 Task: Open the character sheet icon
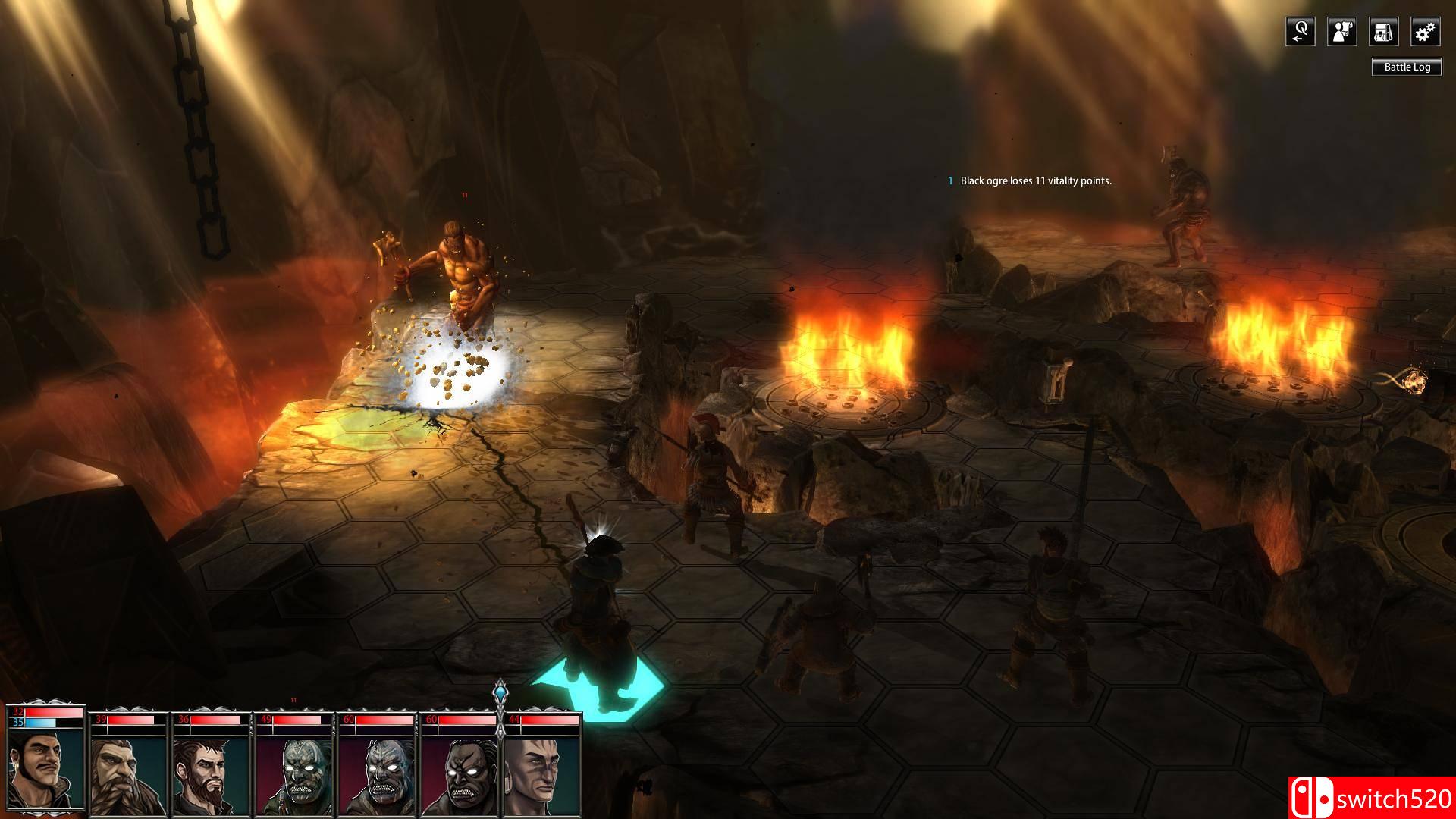pos(1341,32)
